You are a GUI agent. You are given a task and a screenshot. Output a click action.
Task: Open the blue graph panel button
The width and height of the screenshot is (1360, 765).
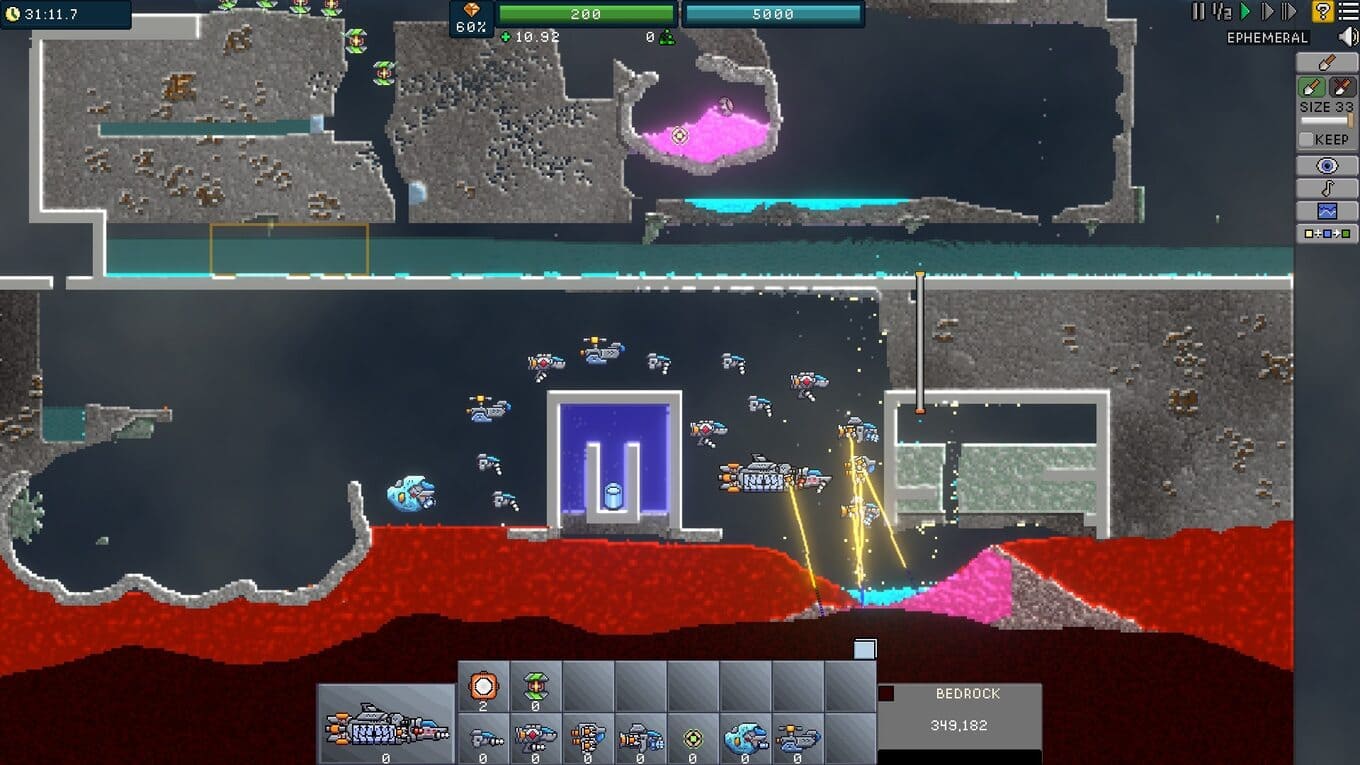1327,211
